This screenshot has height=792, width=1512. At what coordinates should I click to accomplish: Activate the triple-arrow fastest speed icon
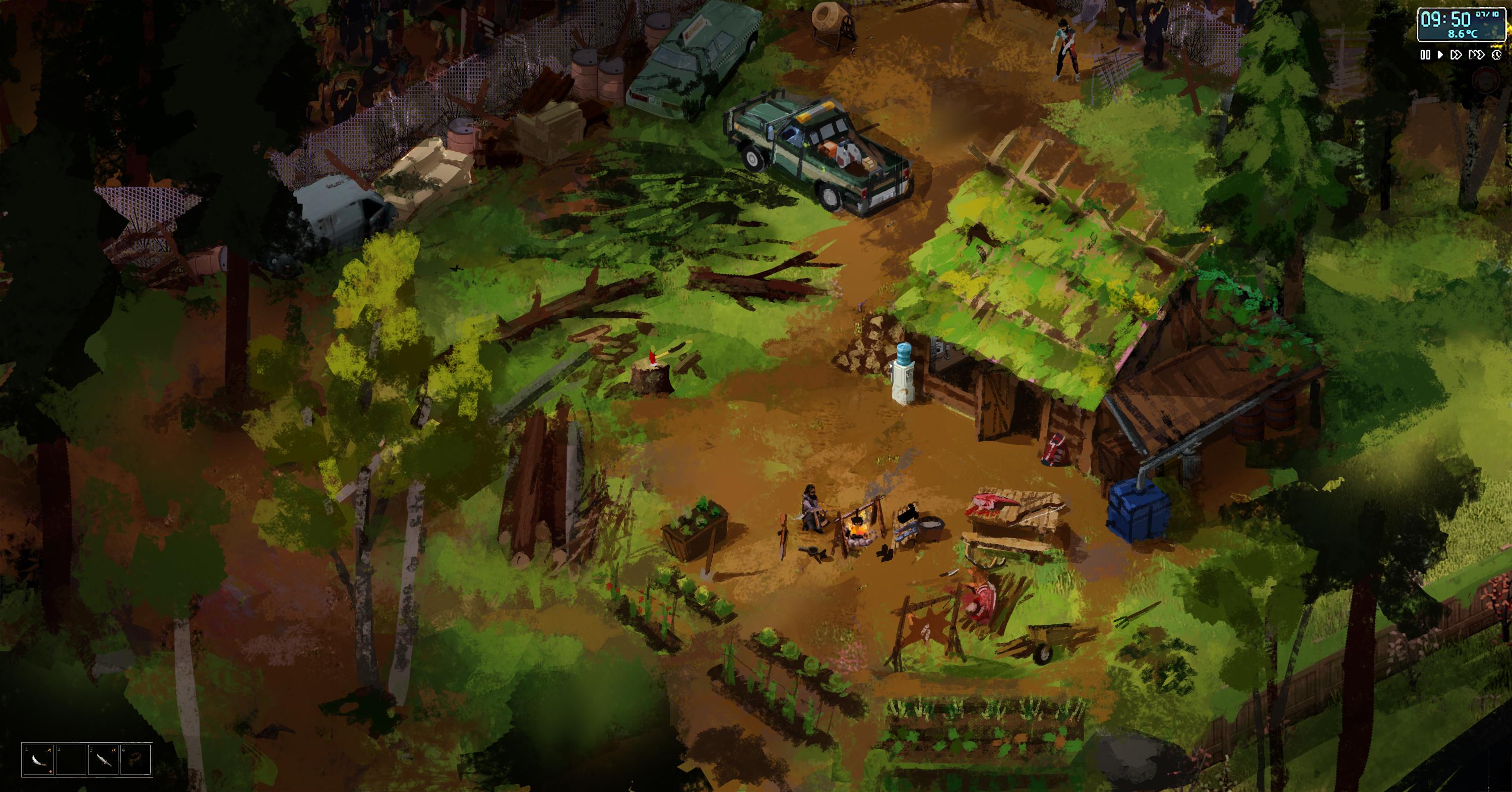tap(1477, 54)
